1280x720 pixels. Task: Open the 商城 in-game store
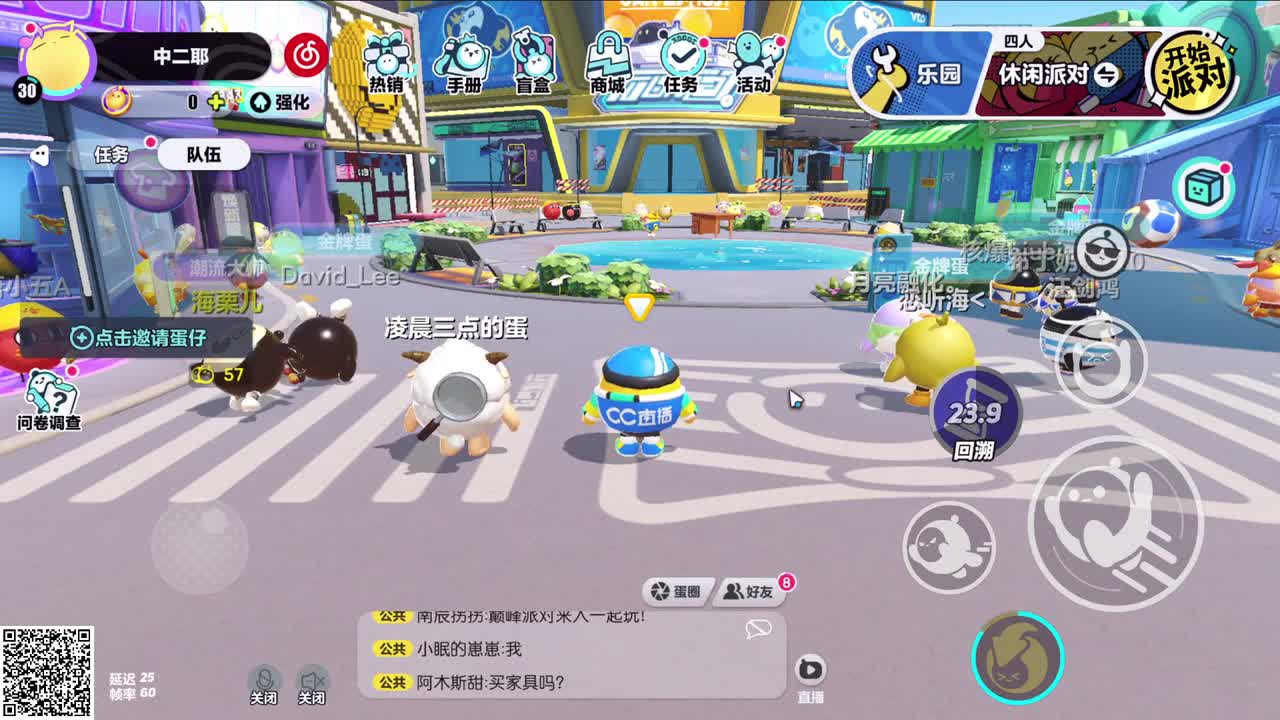pos(606,55)
